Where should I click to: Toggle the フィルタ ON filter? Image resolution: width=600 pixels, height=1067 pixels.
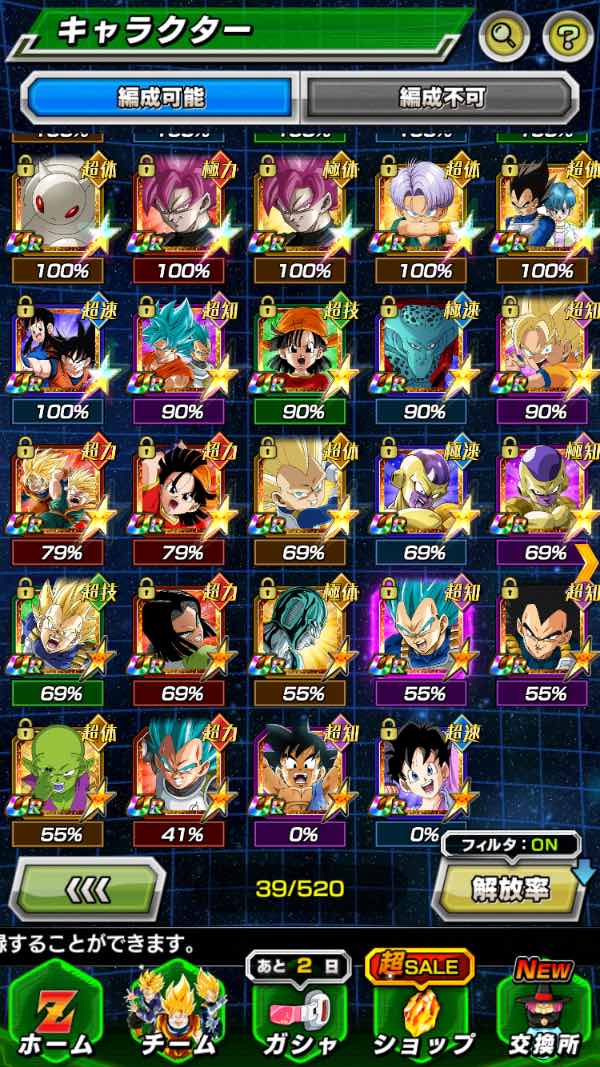510,844
